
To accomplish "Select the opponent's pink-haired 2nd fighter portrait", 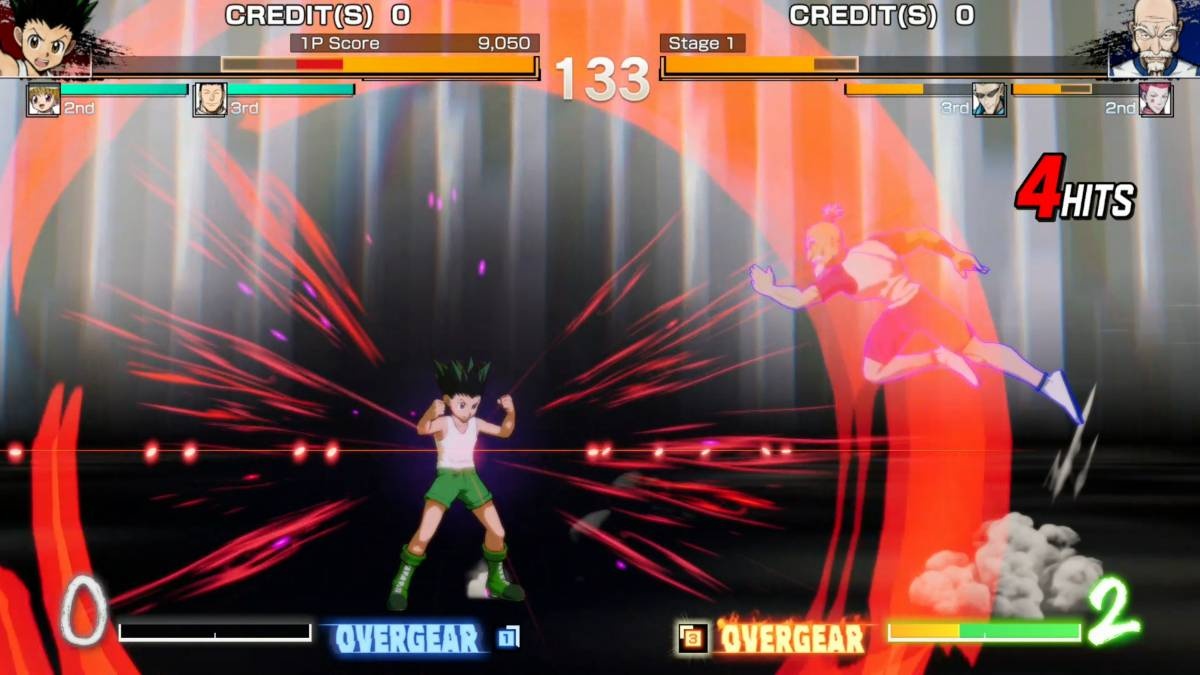I will click(x=1156, y=99).
